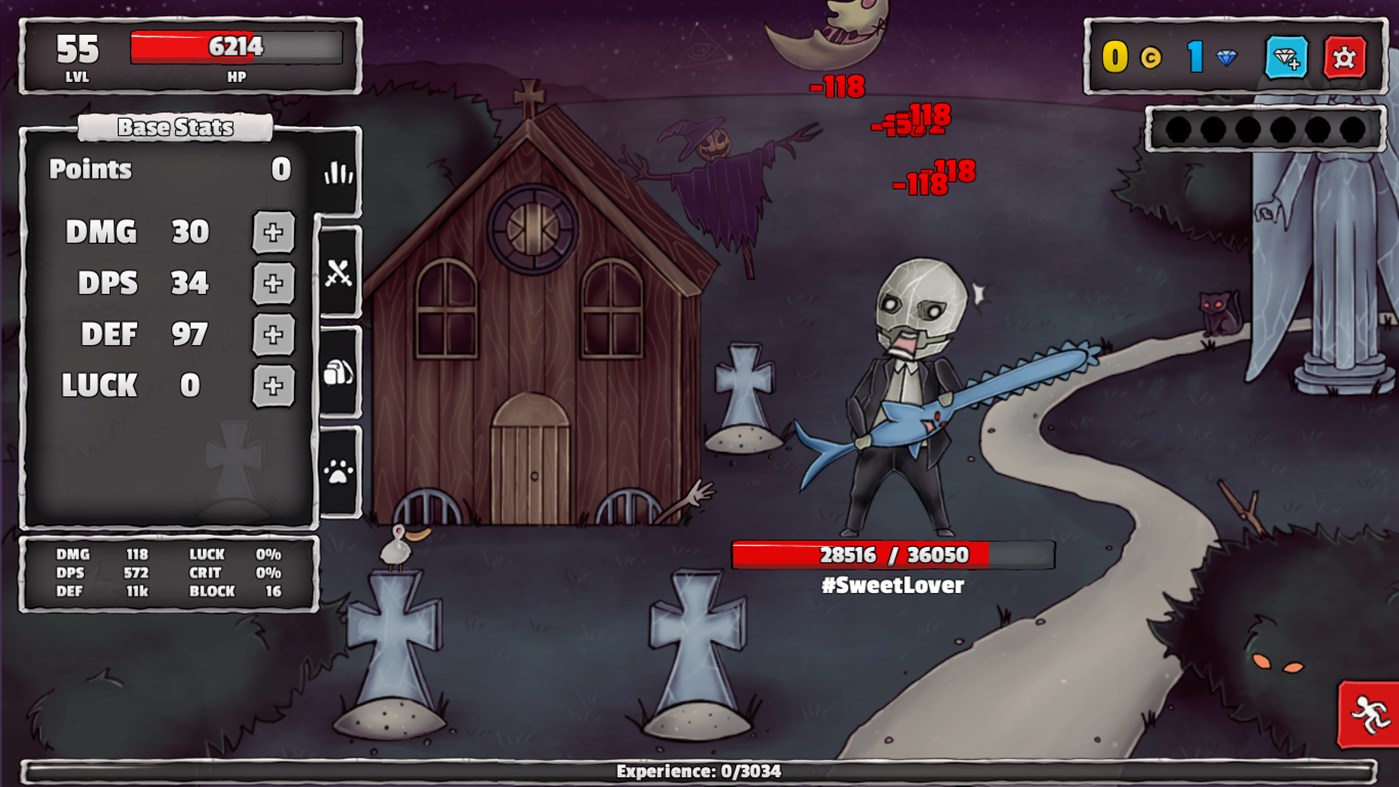
Task: Increase LUCK with its plus button
Action: [x=272, y=385]
